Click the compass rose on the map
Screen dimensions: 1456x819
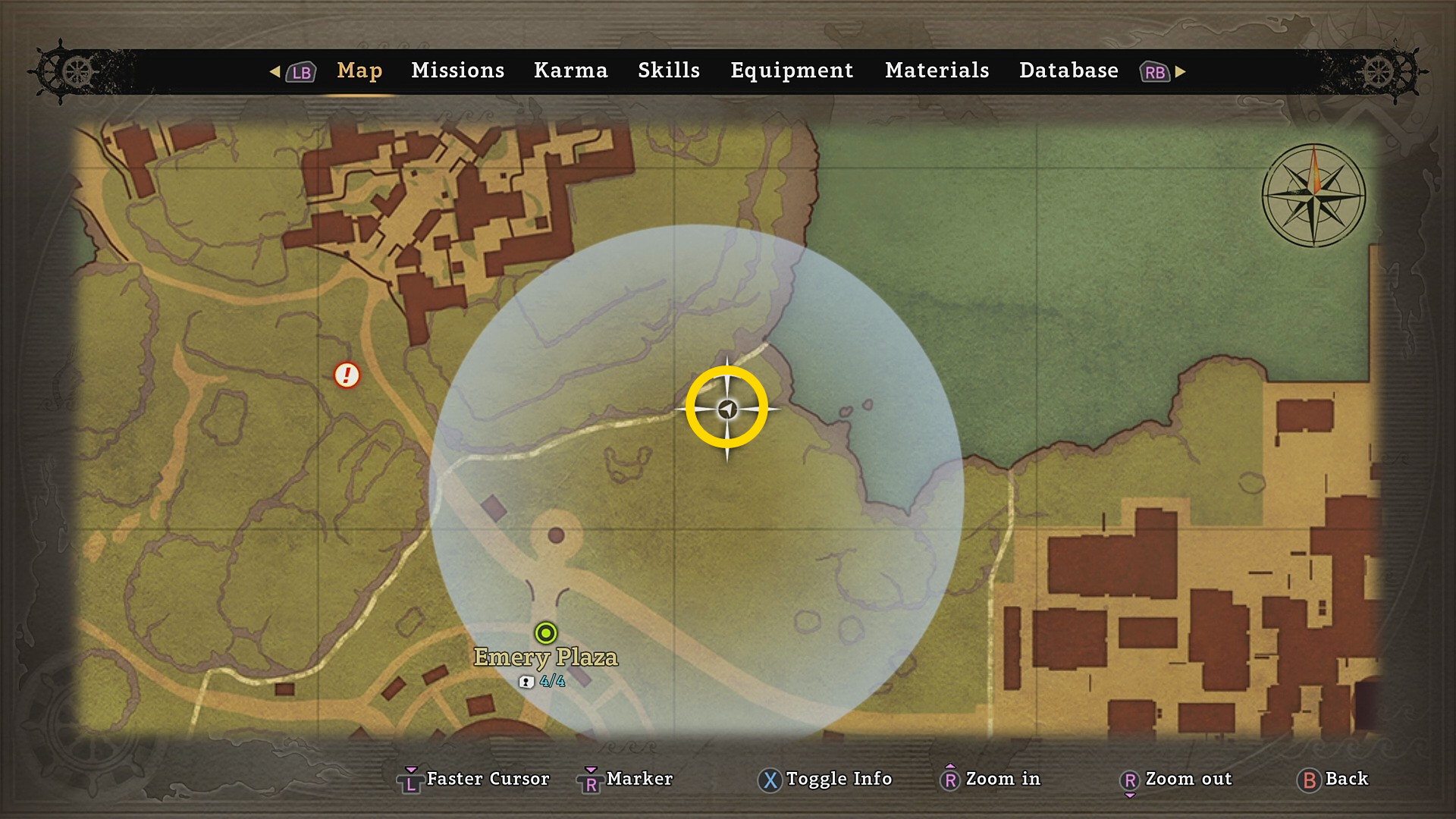[1313, 196]
